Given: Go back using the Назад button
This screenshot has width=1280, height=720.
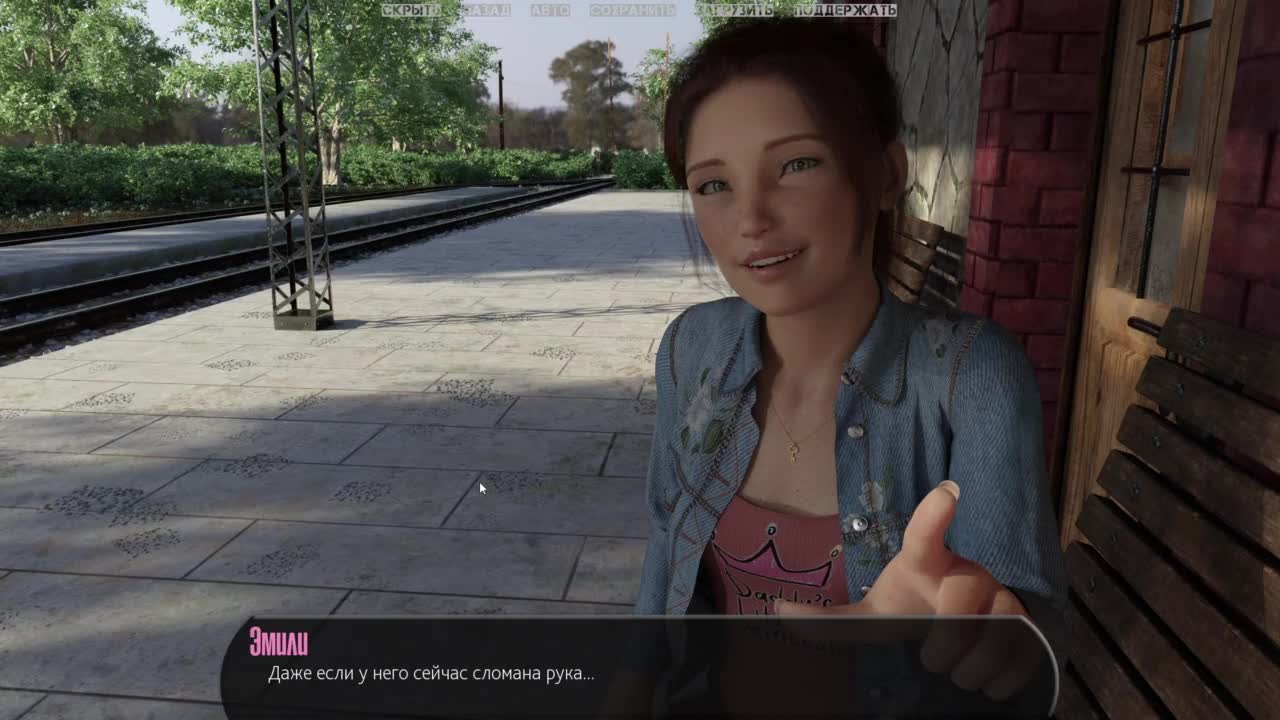Looking at the screenshot, I should coord(487,10).
